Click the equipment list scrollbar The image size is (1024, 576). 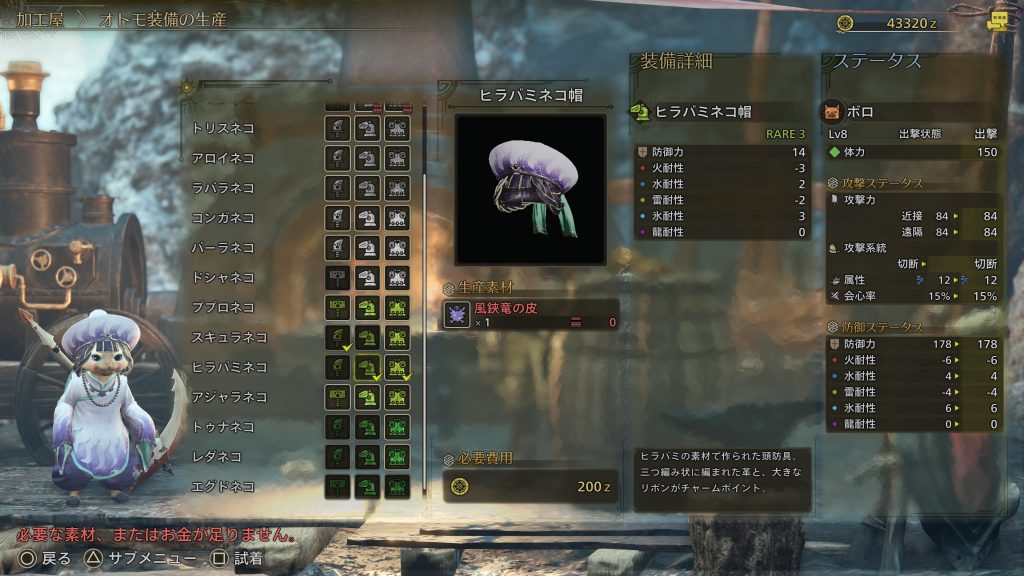(x=426, y=200)
